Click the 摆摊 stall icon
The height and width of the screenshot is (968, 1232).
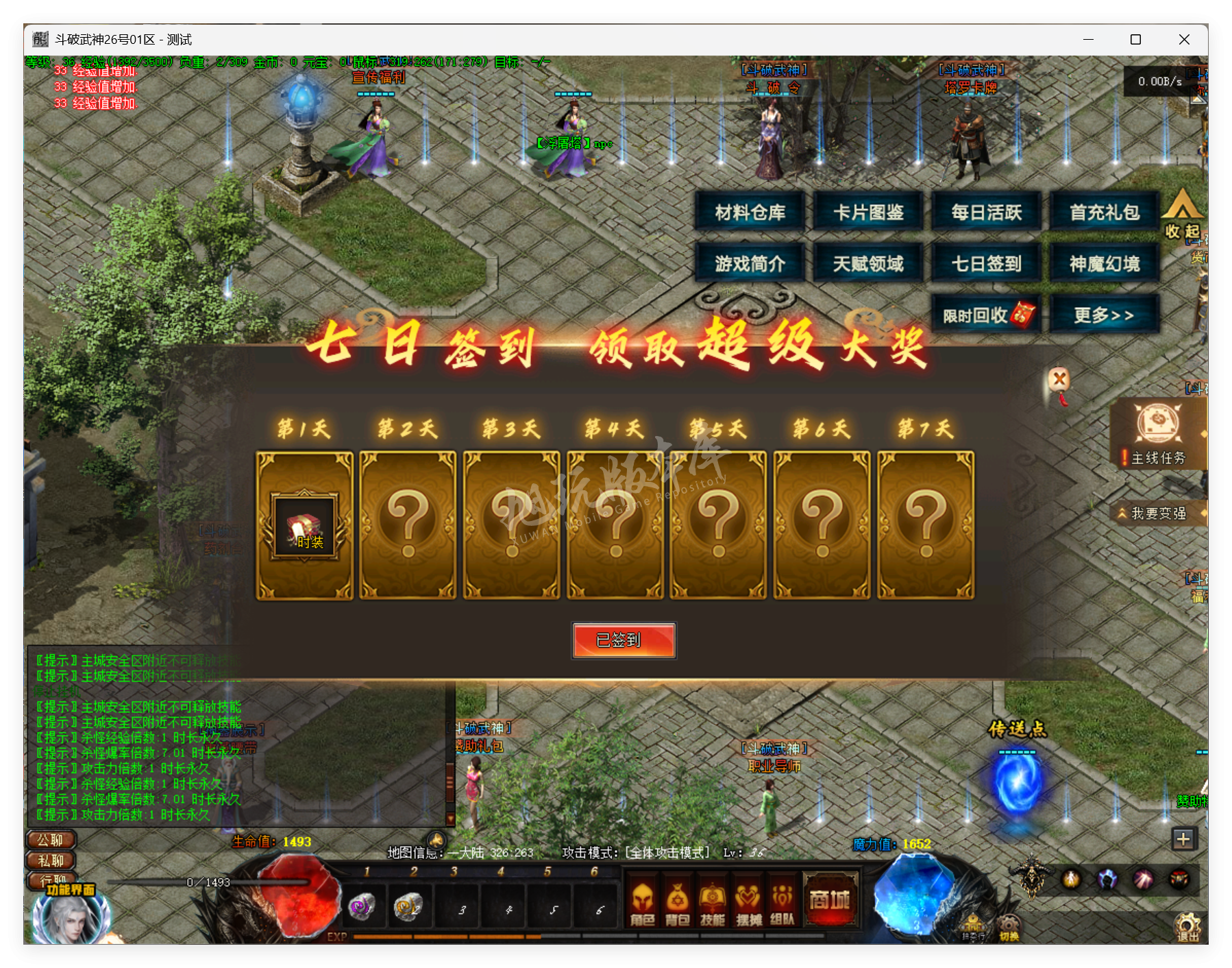pos(747,902)
